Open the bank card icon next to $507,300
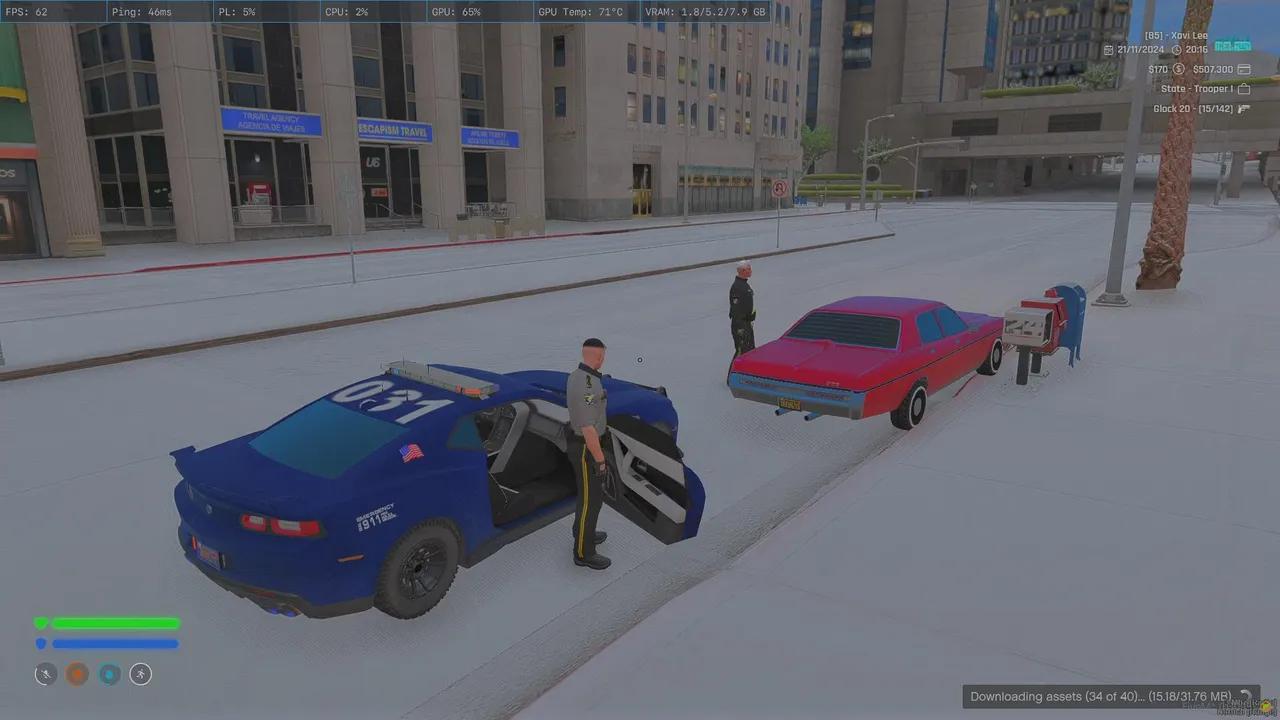This screenshot has height=720, width=1280. pos(1244,69)
